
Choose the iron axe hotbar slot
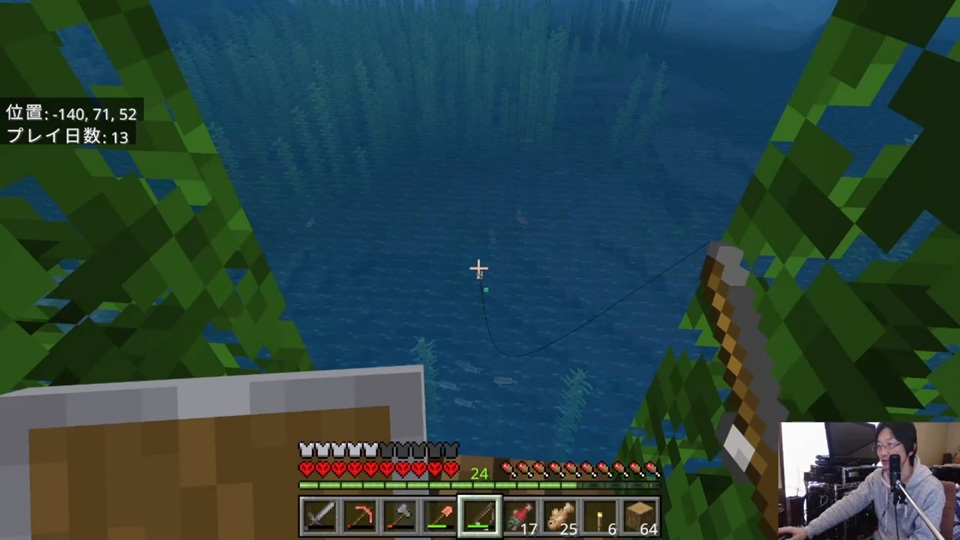pos(399,516)
